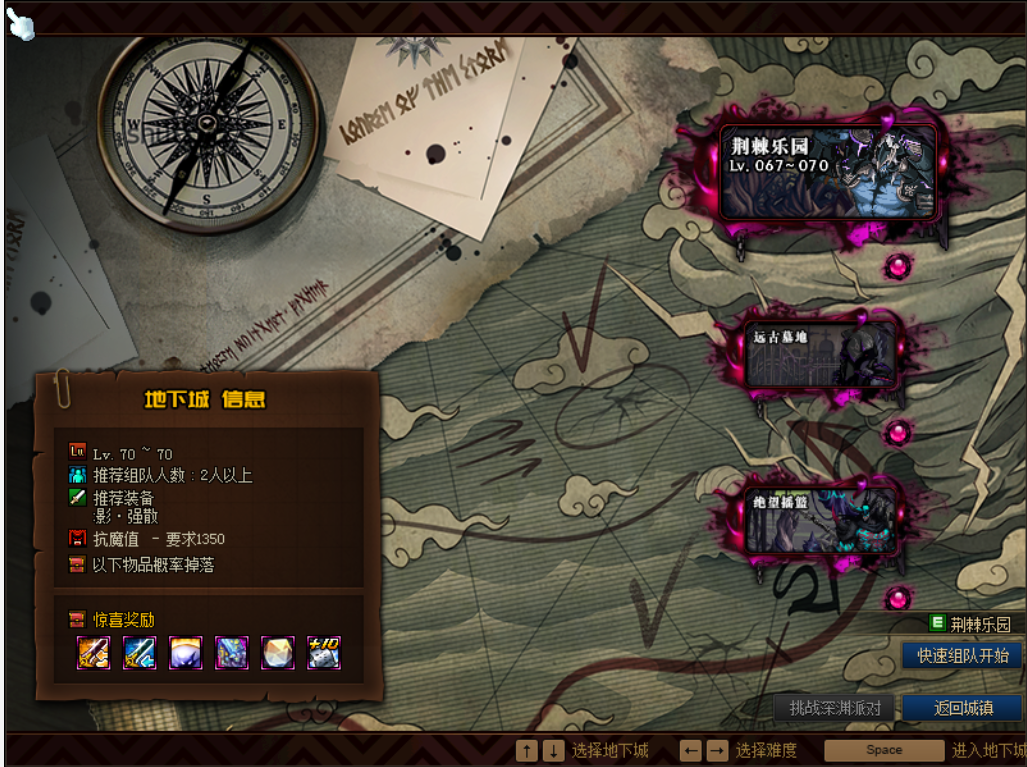Pick the 绝望摇篮 dungeon card
This screenshot has height=767, width=1027.
pyautogui.click(x=821, y=520)
